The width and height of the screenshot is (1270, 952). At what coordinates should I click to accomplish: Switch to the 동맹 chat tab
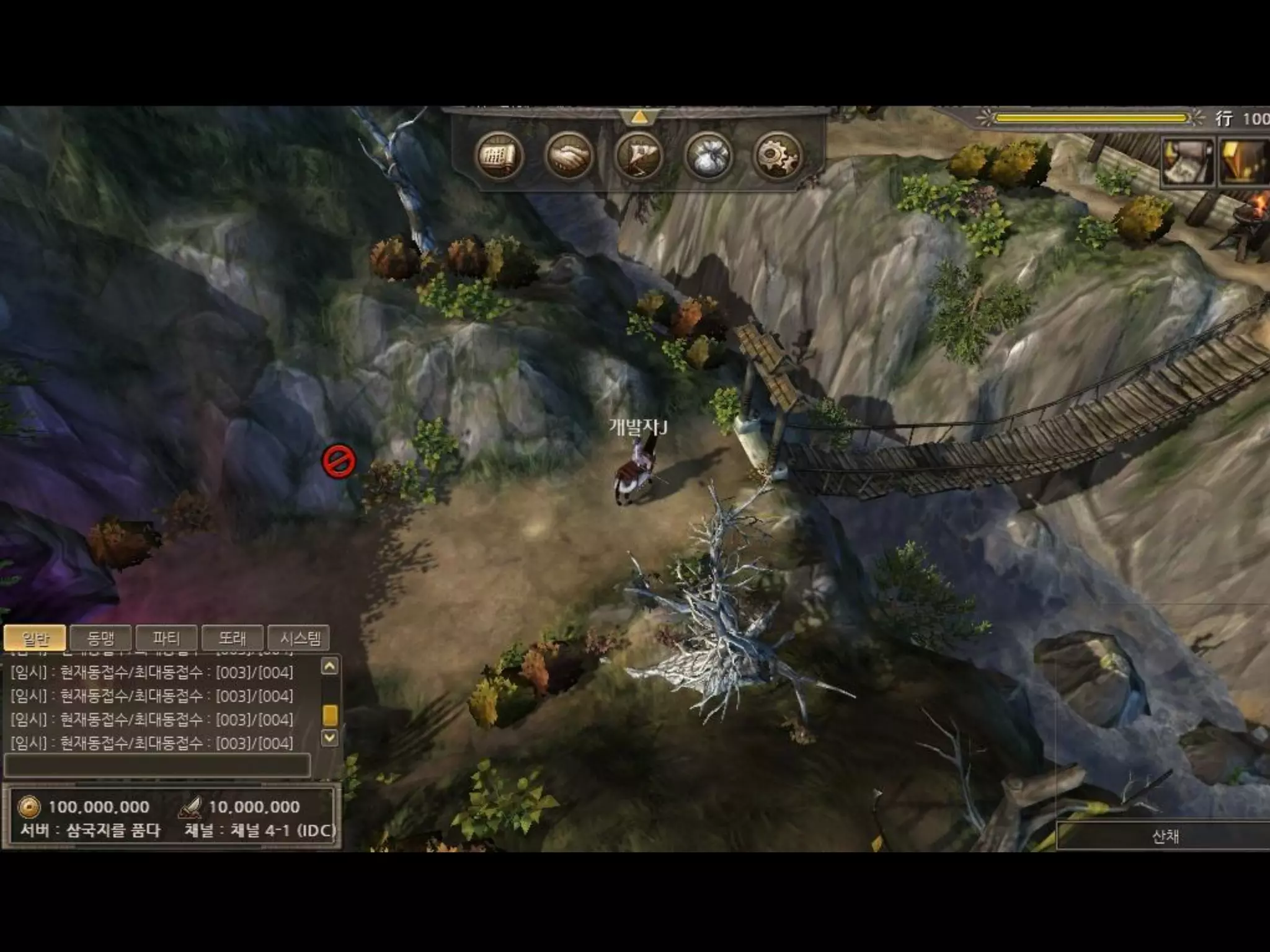click(x=101, y=638)
